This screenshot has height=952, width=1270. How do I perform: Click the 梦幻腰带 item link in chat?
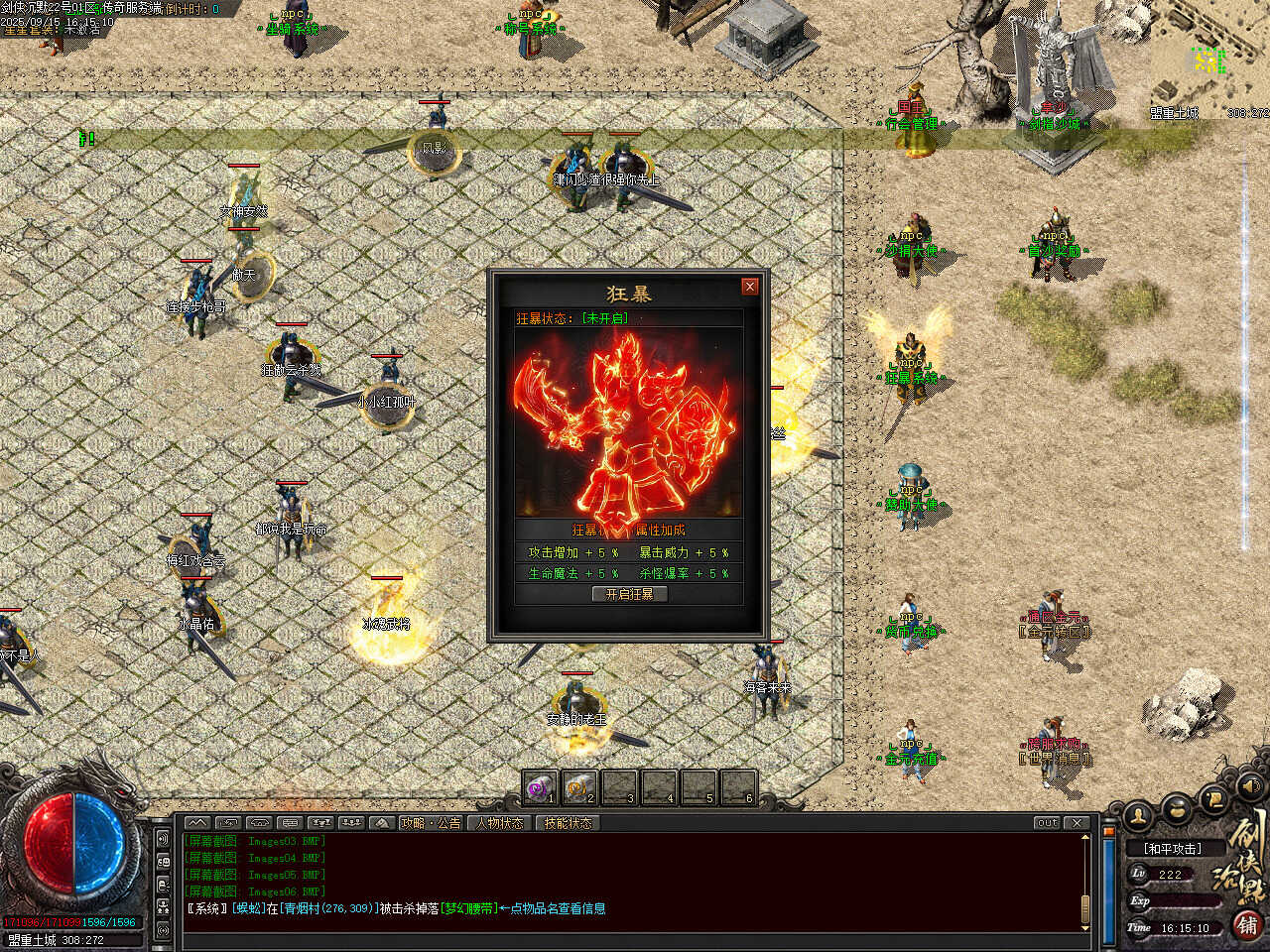(469, 908)
